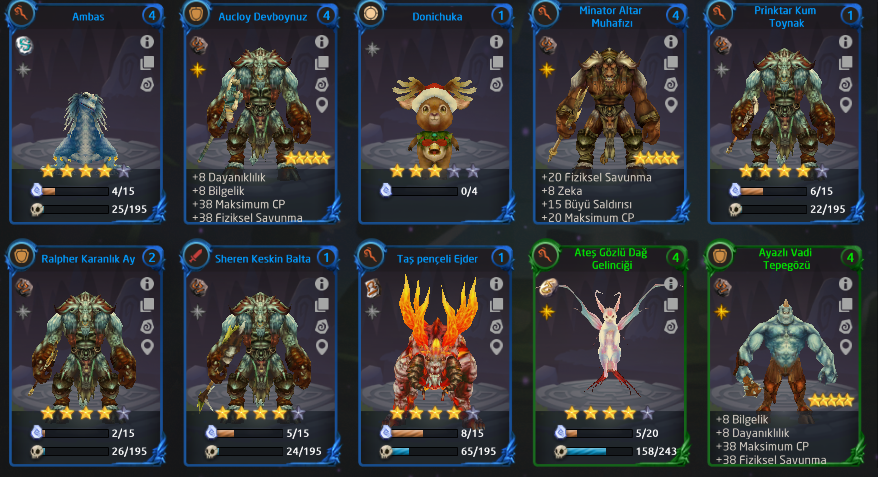Show info for Taş pençeli Ejder
878x477 pixels.
tap(495, 284)
